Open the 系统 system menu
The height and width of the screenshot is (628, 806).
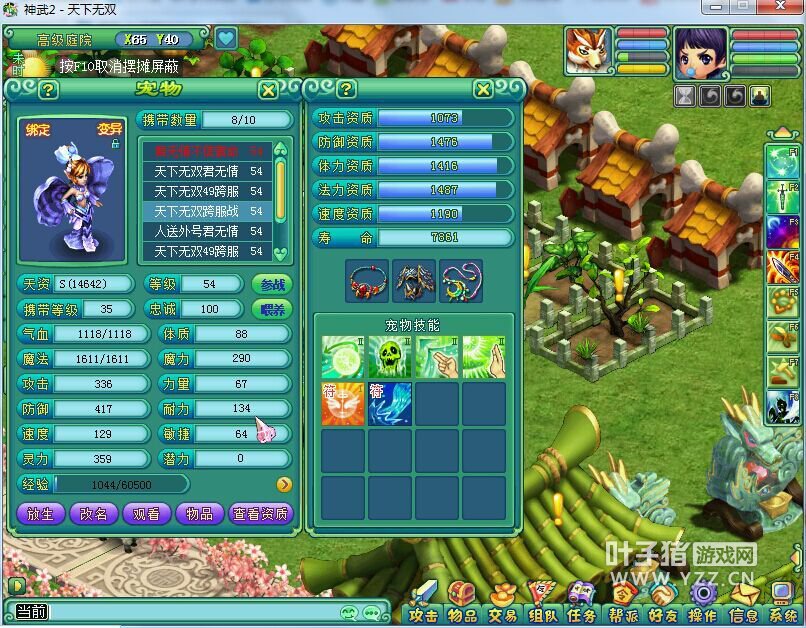coord(783,614)
